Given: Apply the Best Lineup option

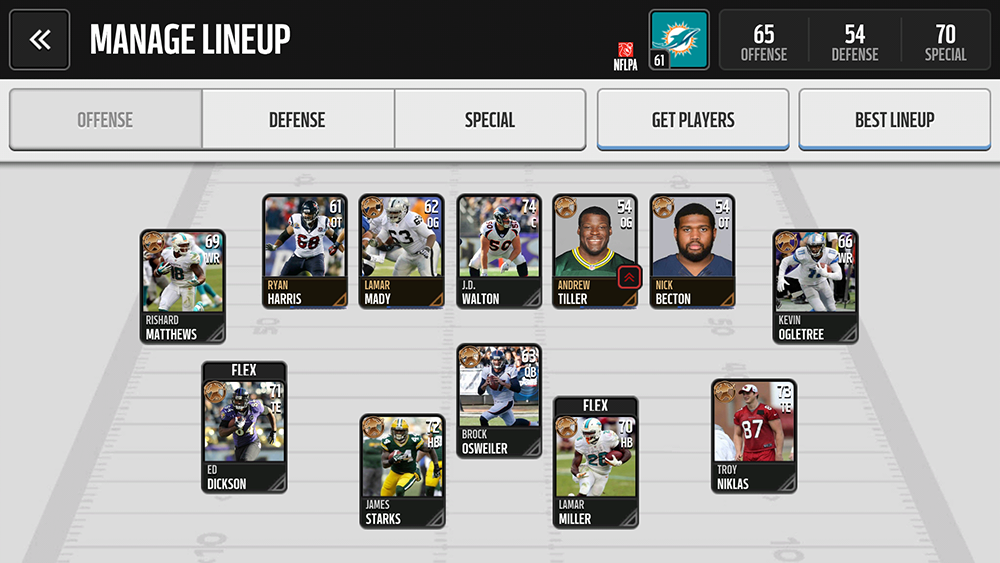Looking at the screenshot, I should [x=894, y=120].
